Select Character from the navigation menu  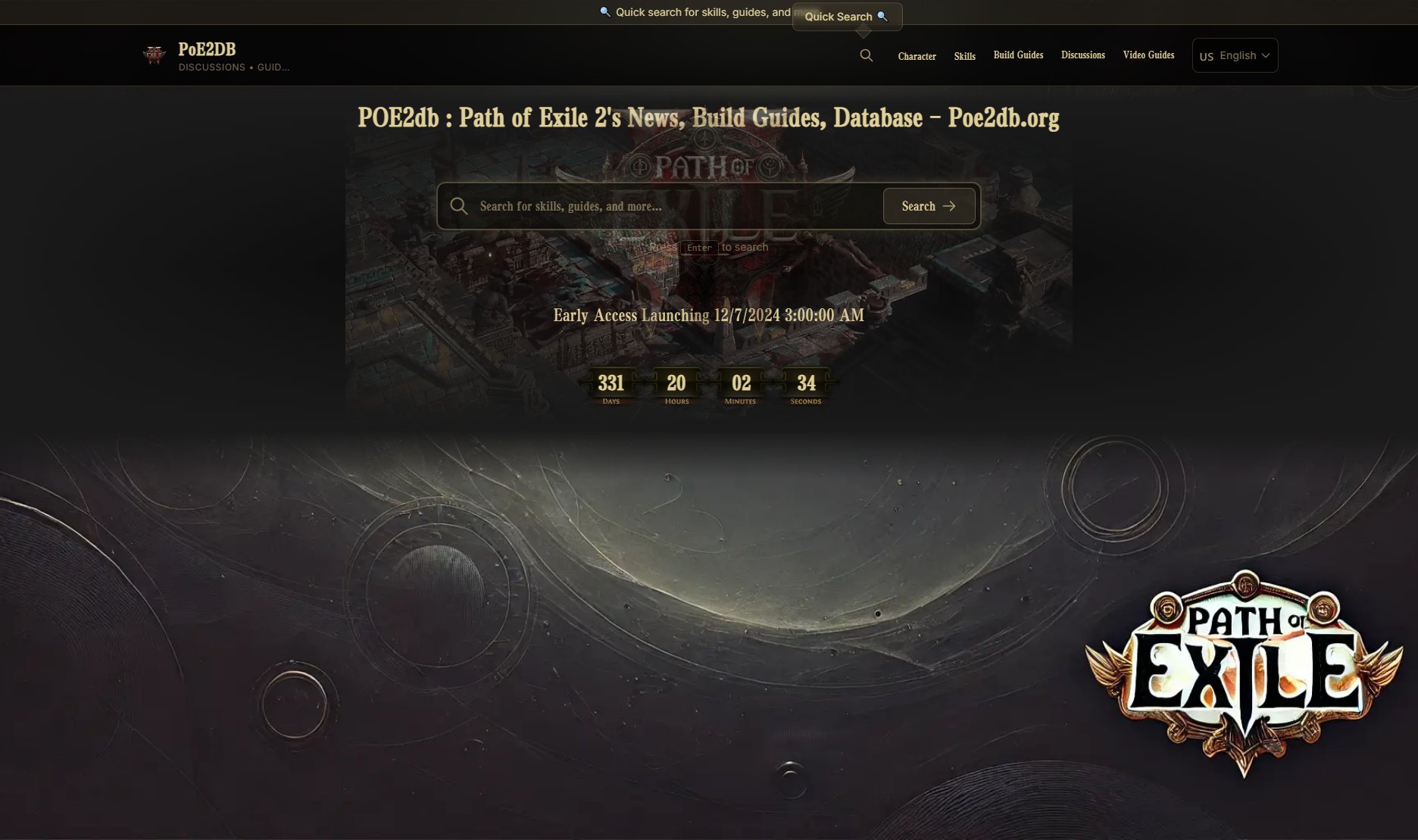917,56
